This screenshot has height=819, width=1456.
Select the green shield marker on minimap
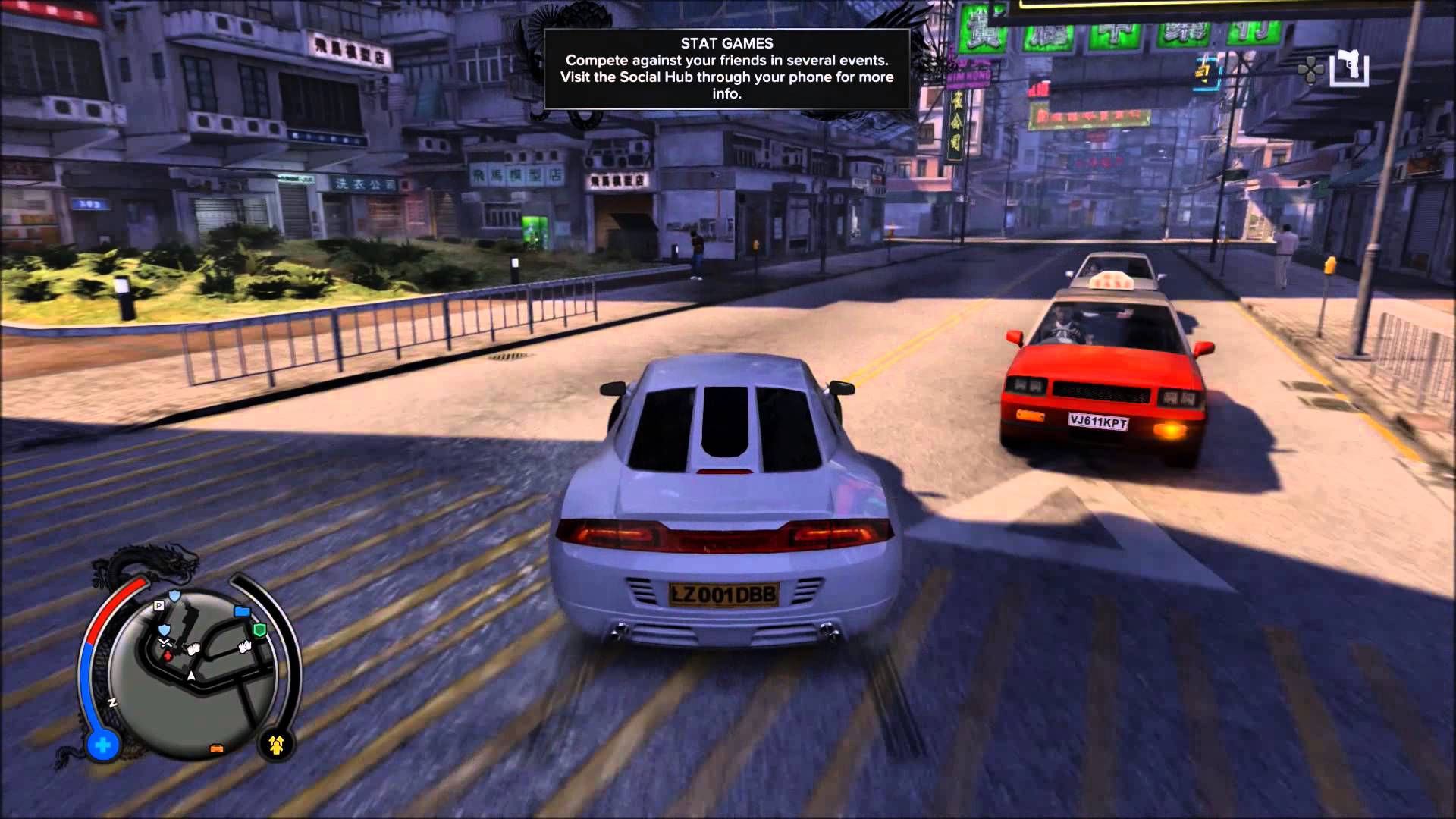pos(259,630)
